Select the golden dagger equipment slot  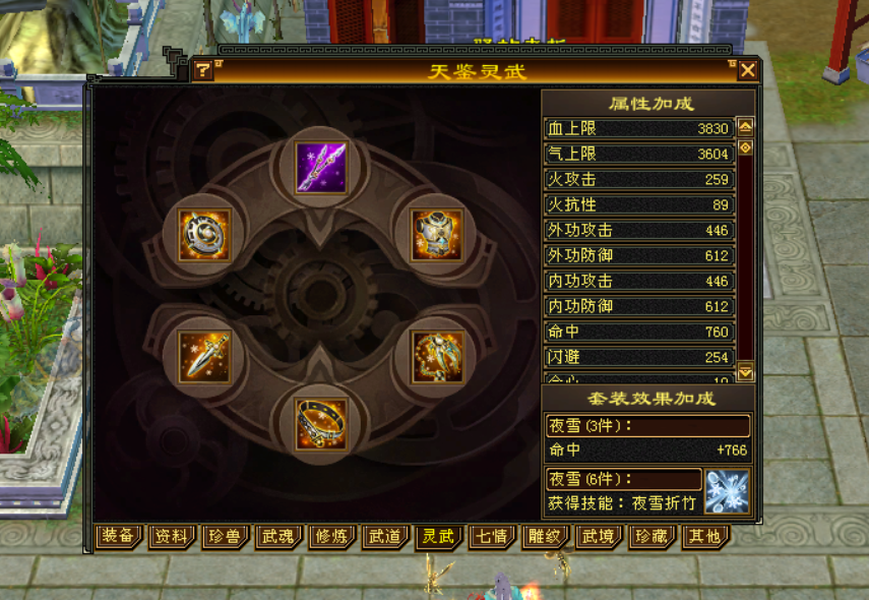pyautogui.click(x=205, y=357)
